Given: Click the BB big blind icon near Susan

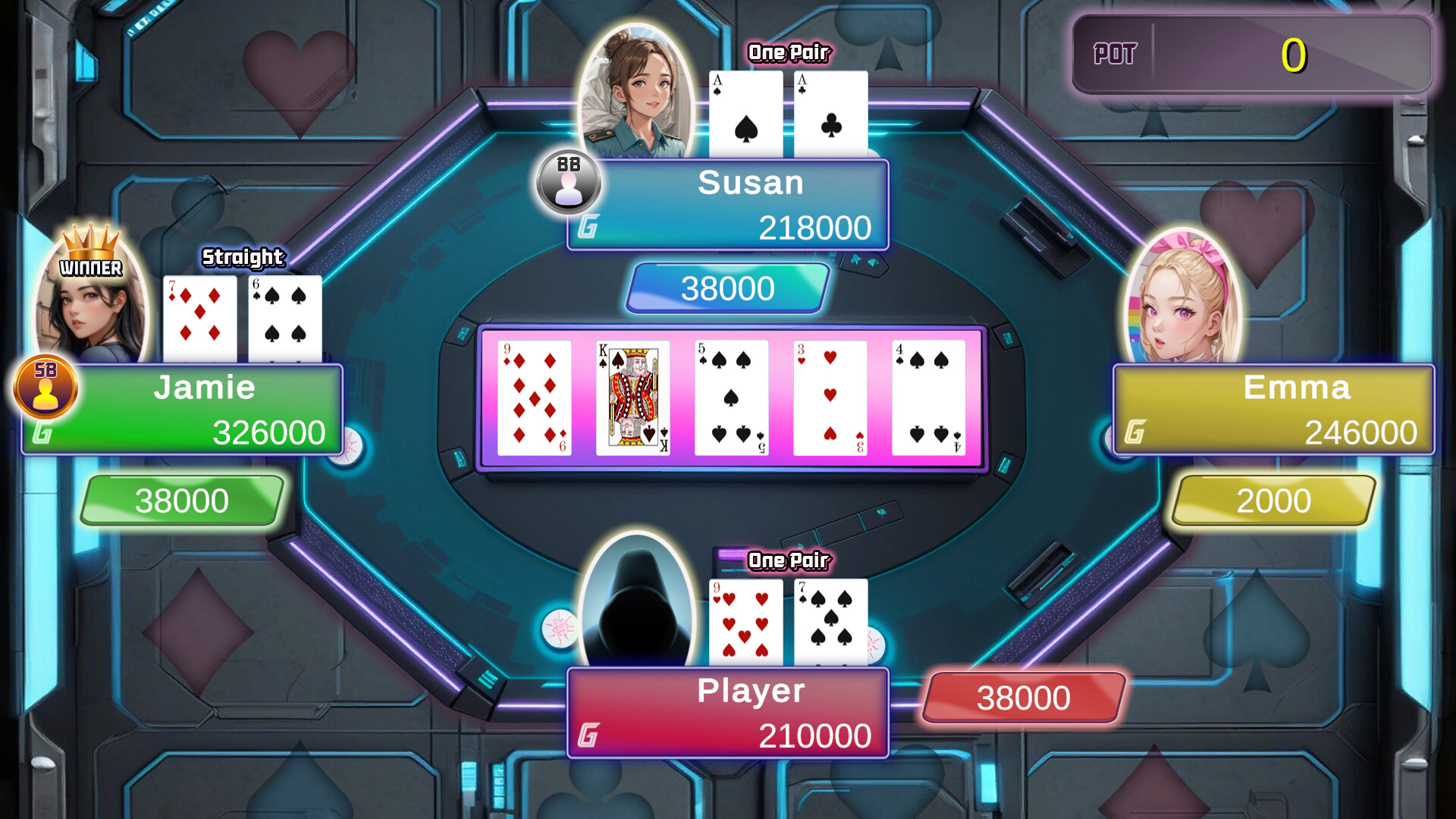Looking at the screenshot, I should click(569, 184).
